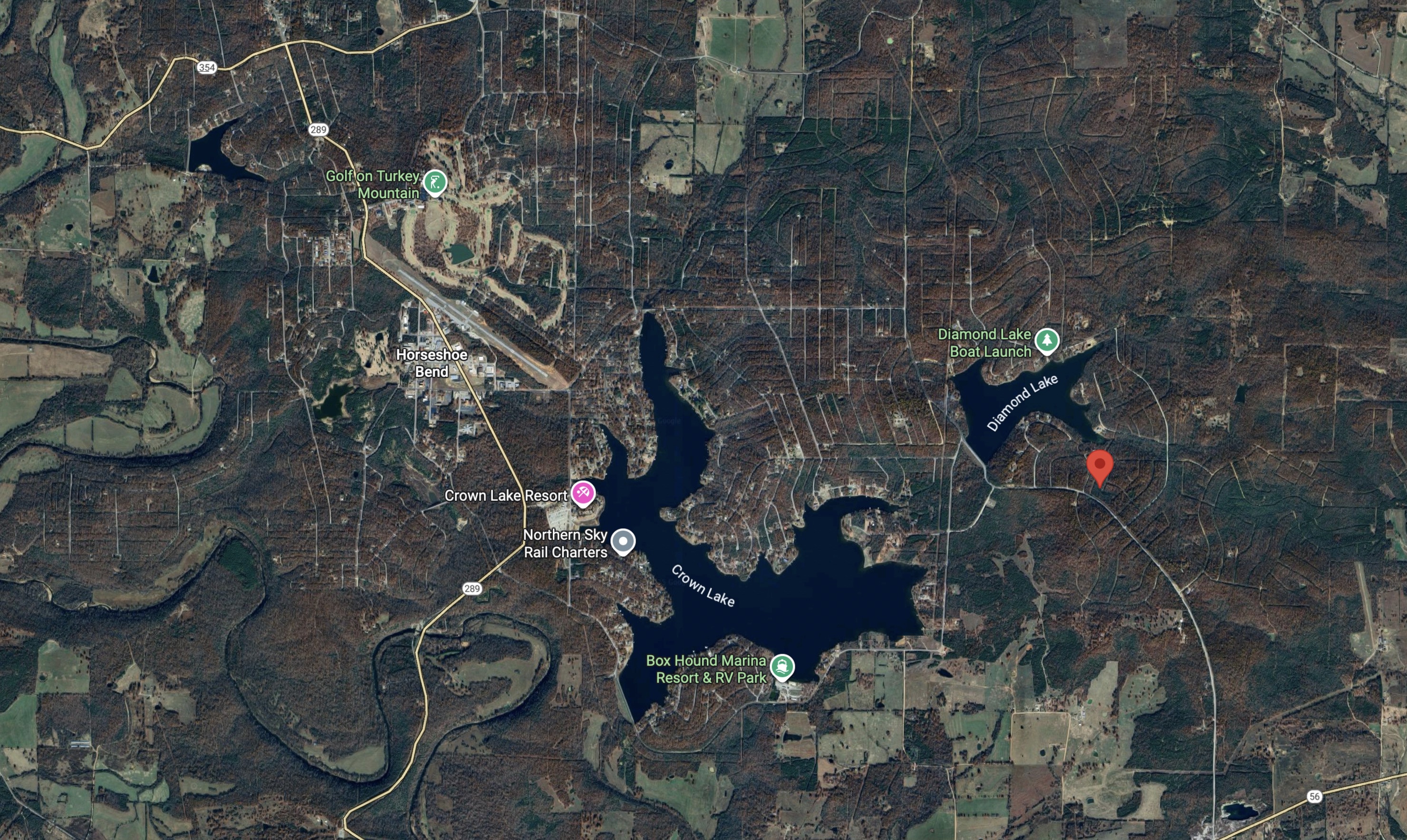This screenshot has height=840, width=1407.
Task: Click the Golf on Turkey Mountain marker
Action: (x=435, y=183)
